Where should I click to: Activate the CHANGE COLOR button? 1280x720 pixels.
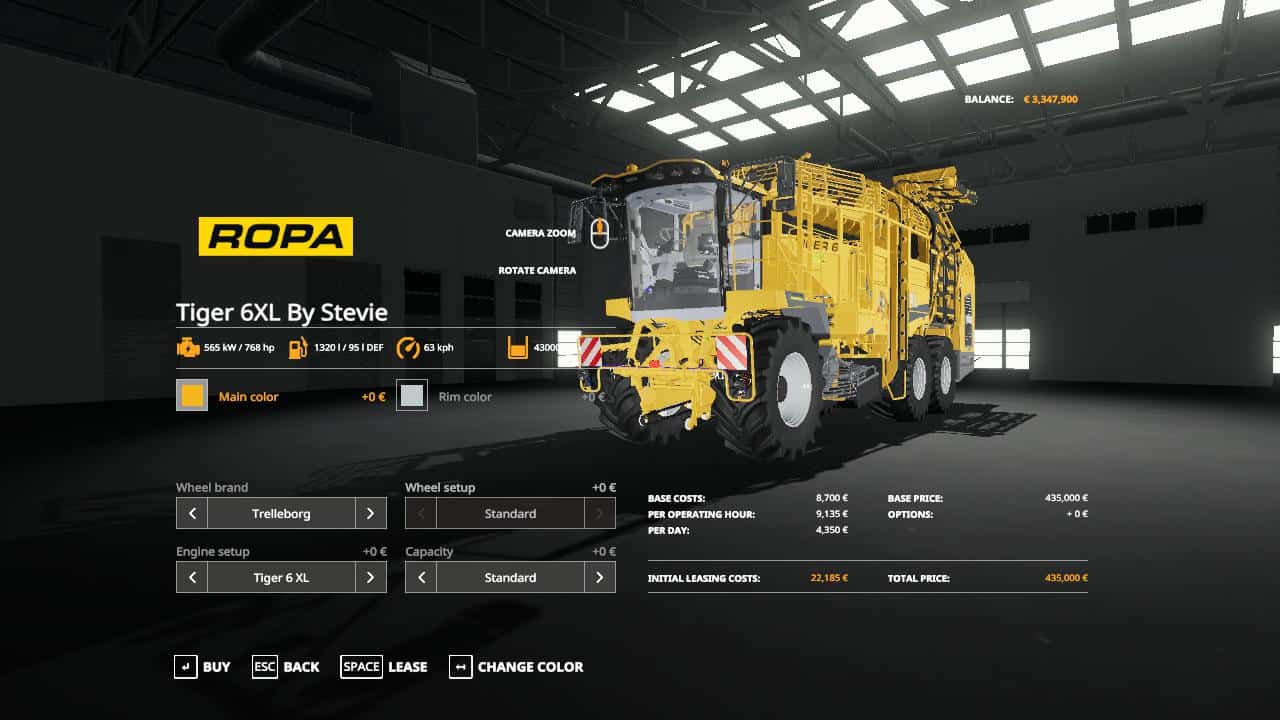tap(516, 667)
